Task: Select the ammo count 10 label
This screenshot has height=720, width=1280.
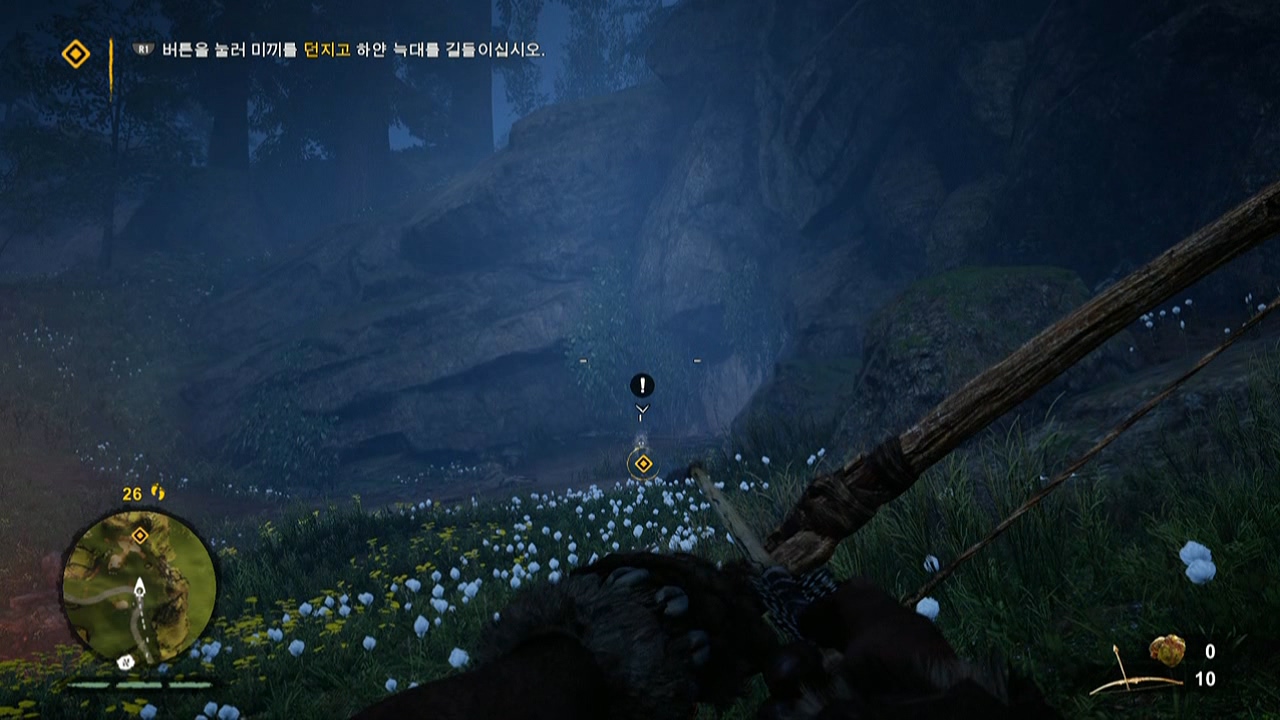Action: (1205, 676)
